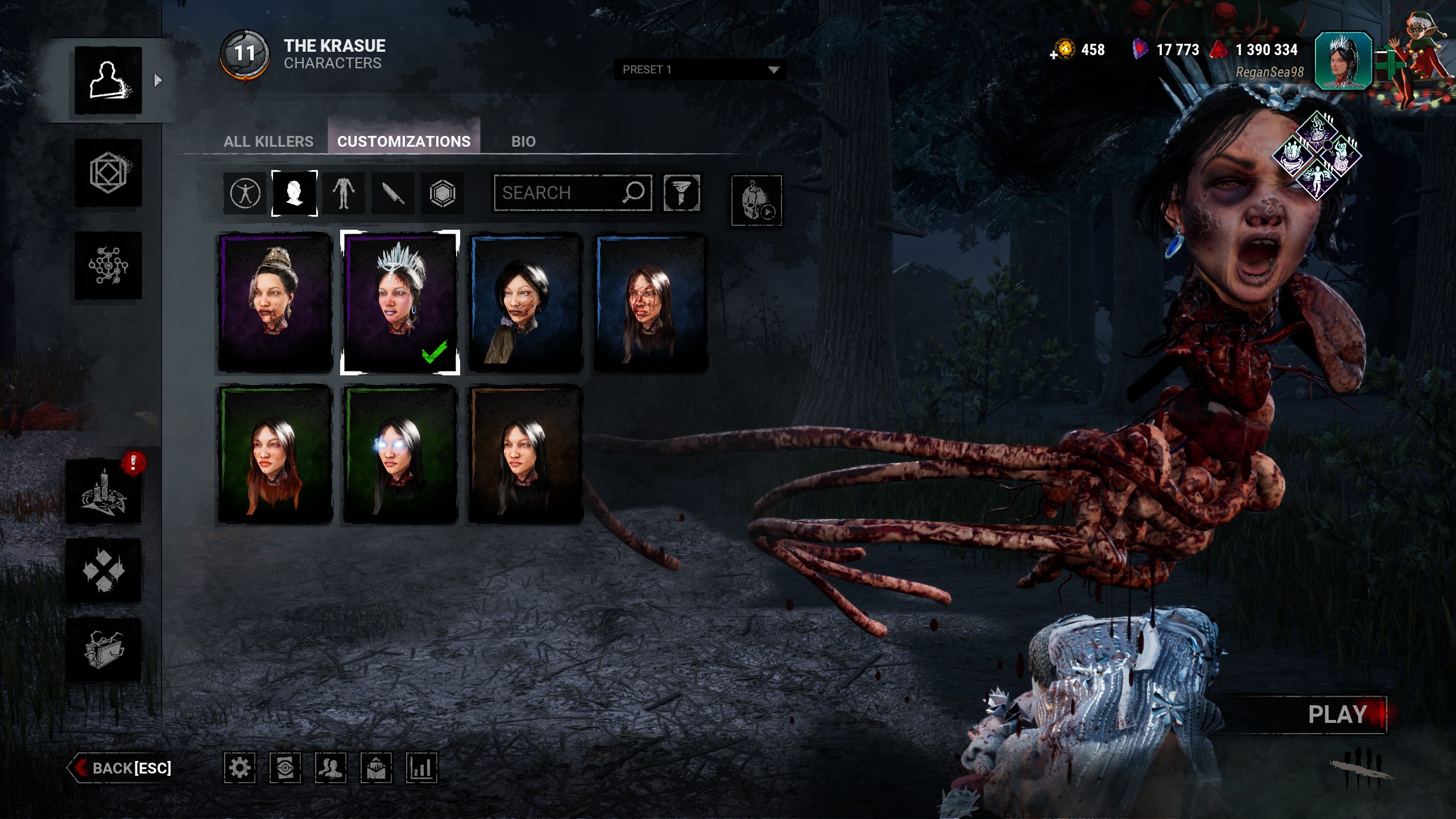
Task: Add Auric Cells with the plus icon
Action: (1054, 55)
